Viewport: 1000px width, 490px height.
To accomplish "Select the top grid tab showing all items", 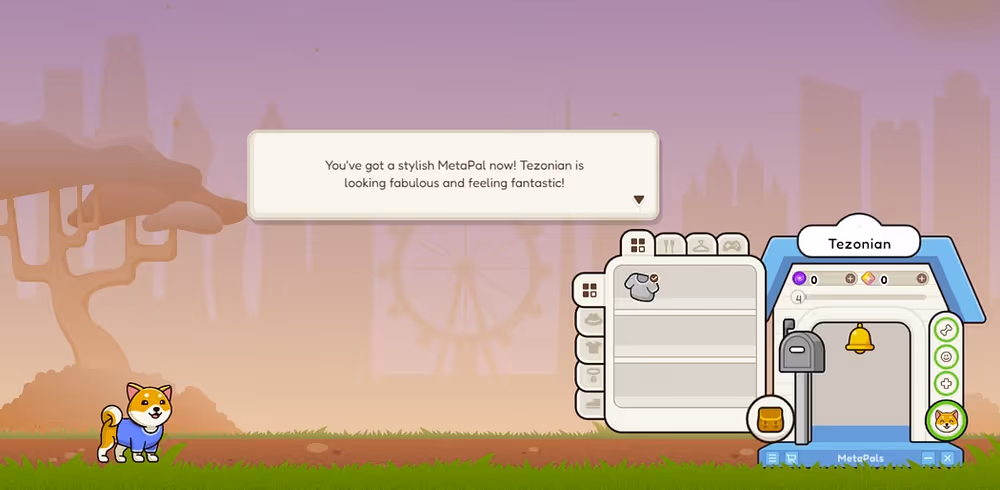I will coord(637,245).
